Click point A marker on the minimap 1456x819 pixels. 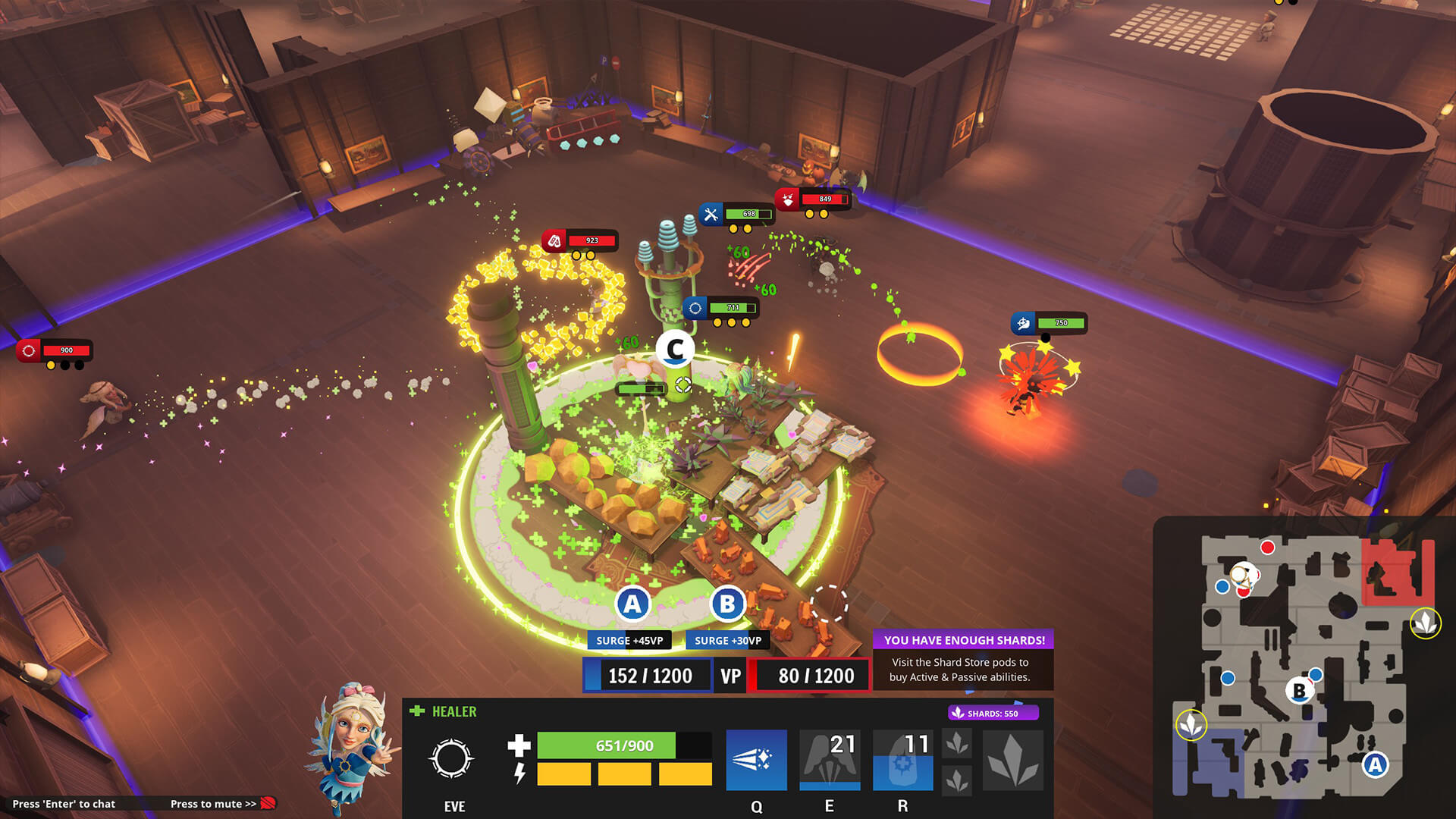click(x=1375, y=764)
